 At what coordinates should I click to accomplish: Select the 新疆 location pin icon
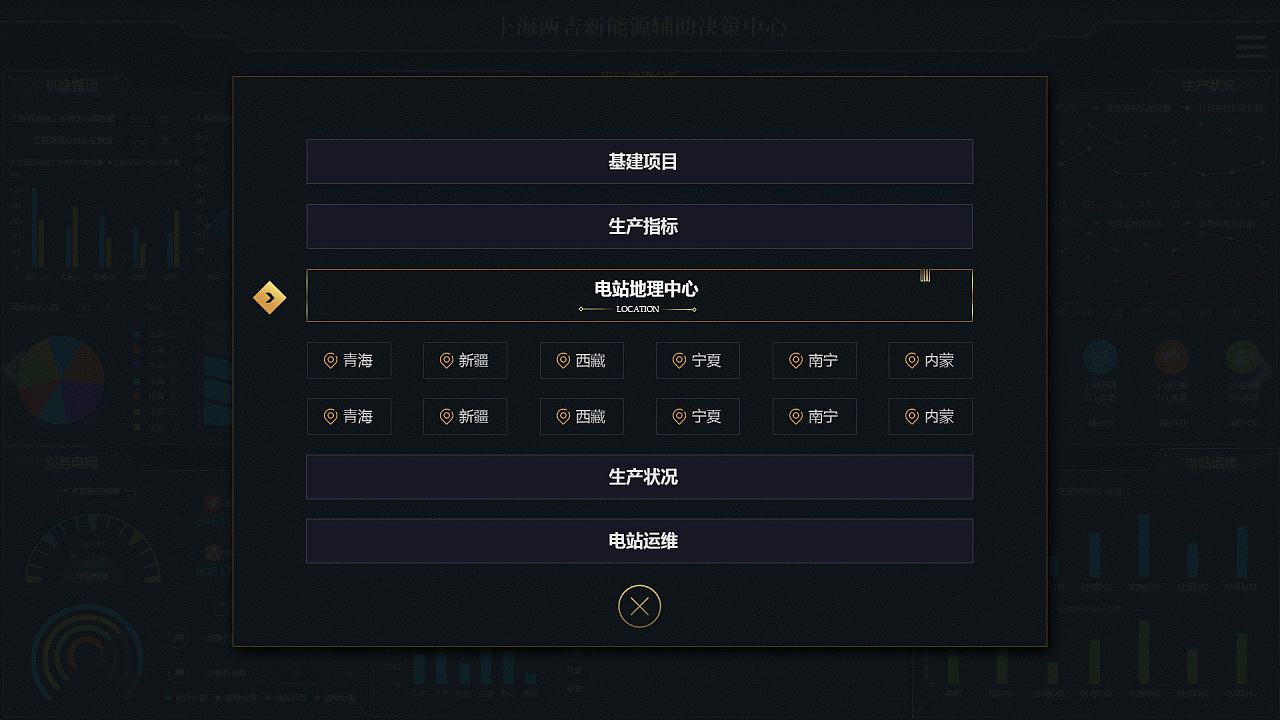pos(447,360)
